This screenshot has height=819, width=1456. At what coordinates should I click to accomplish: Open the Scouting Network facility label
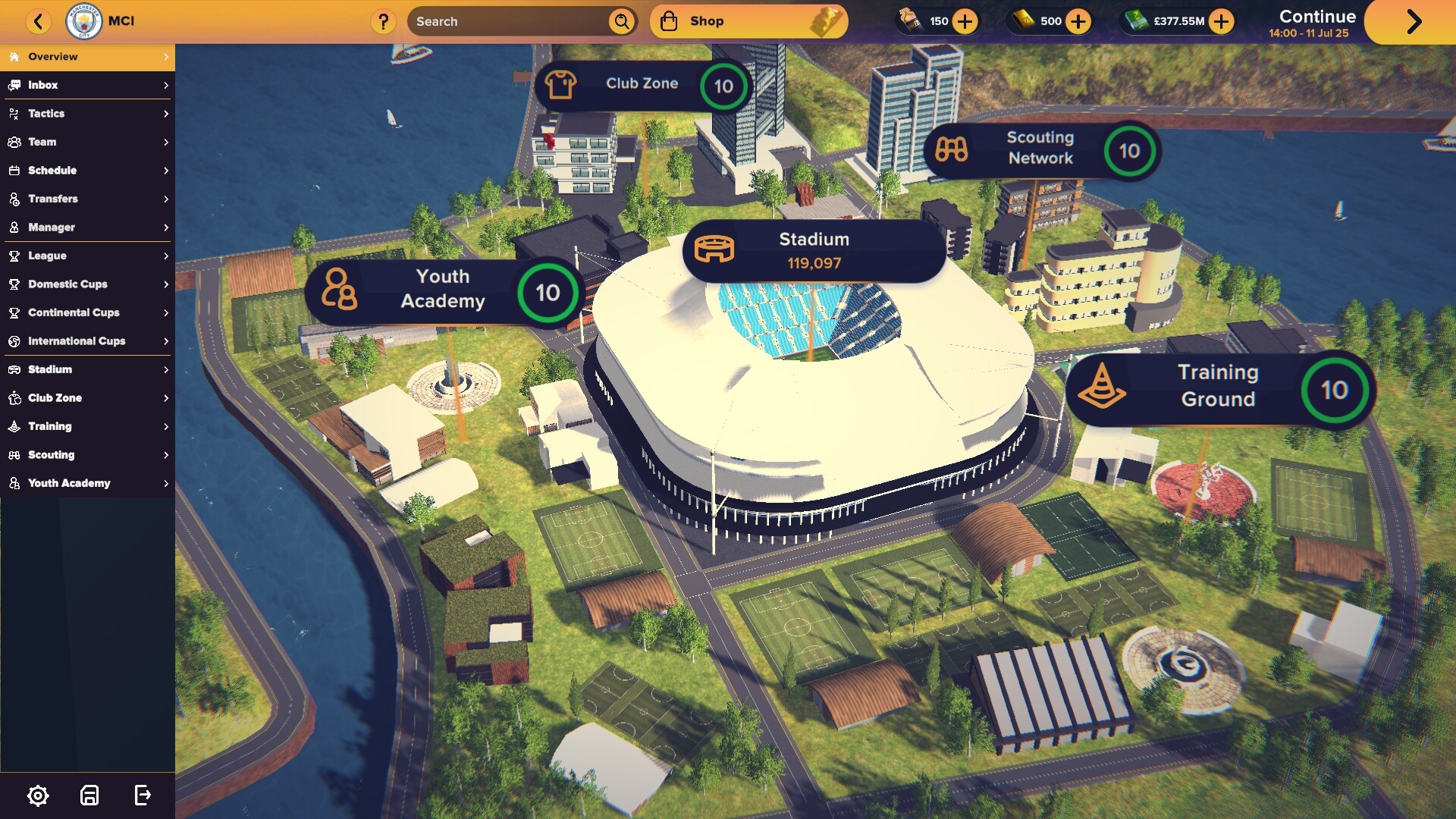pos(1040,149)
